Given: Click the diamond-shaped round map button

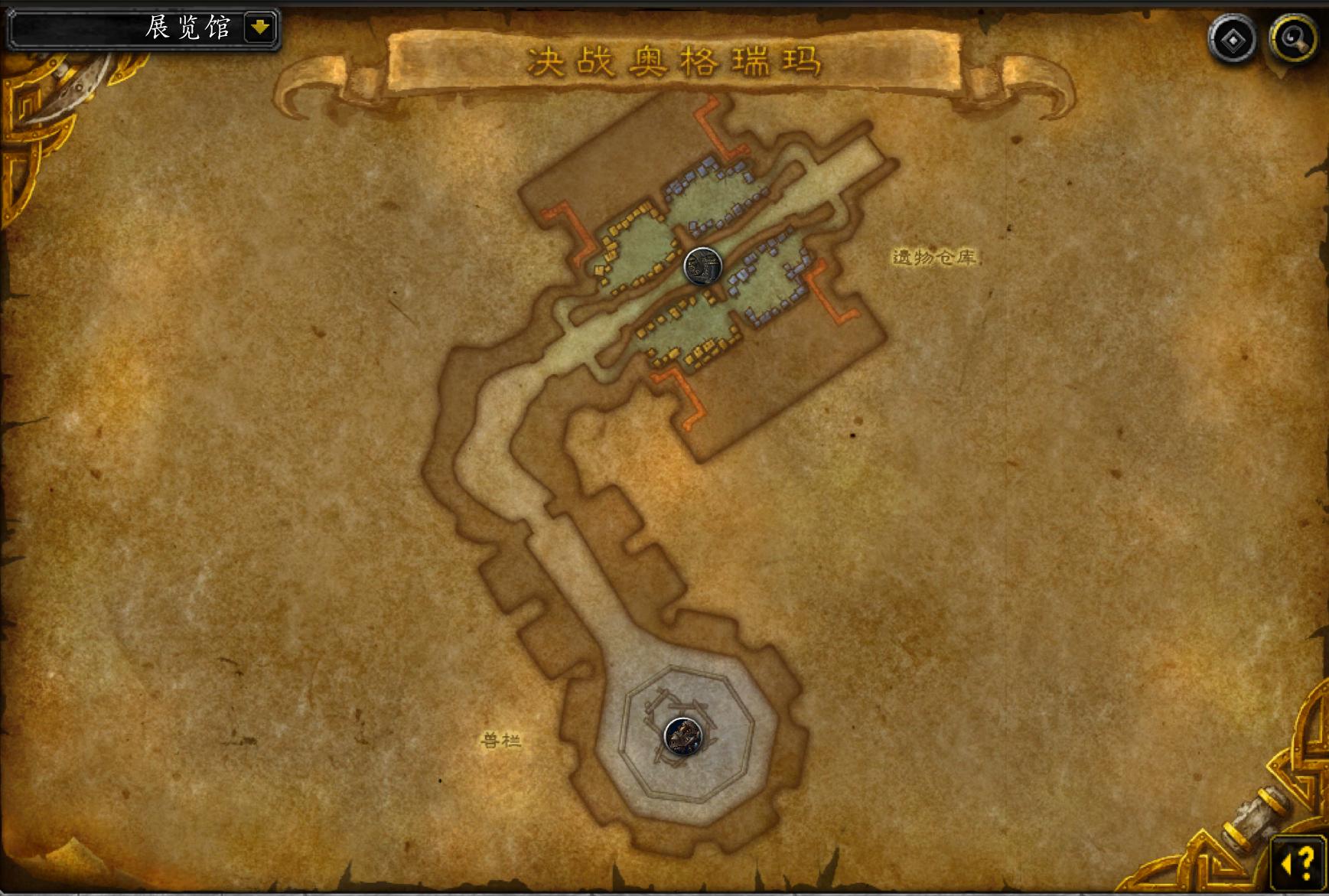Looking at the screenshot, I should (x=1232, y=40).
